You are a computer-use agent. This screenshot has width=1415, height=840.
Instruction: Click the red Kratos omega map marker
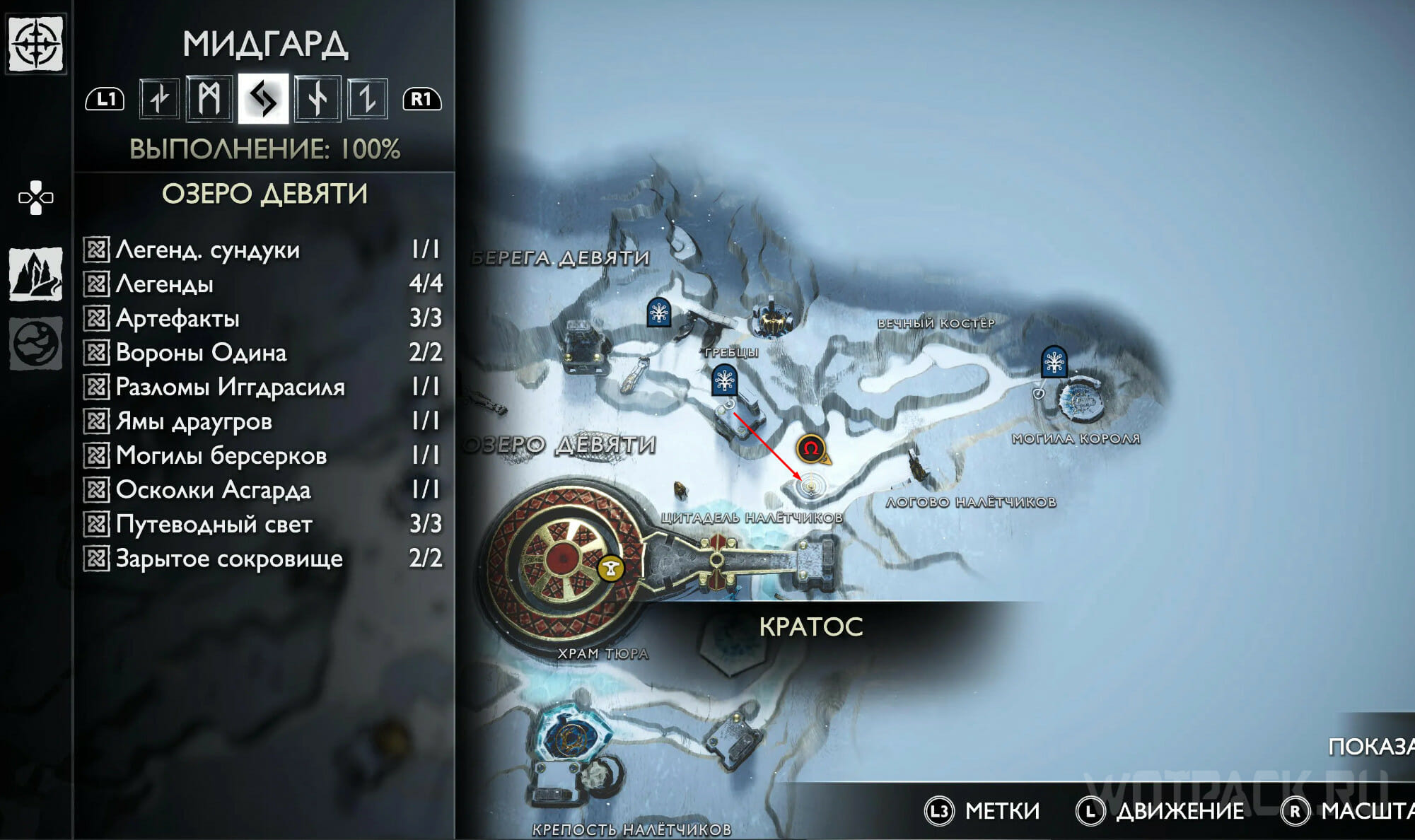point(811,448)
